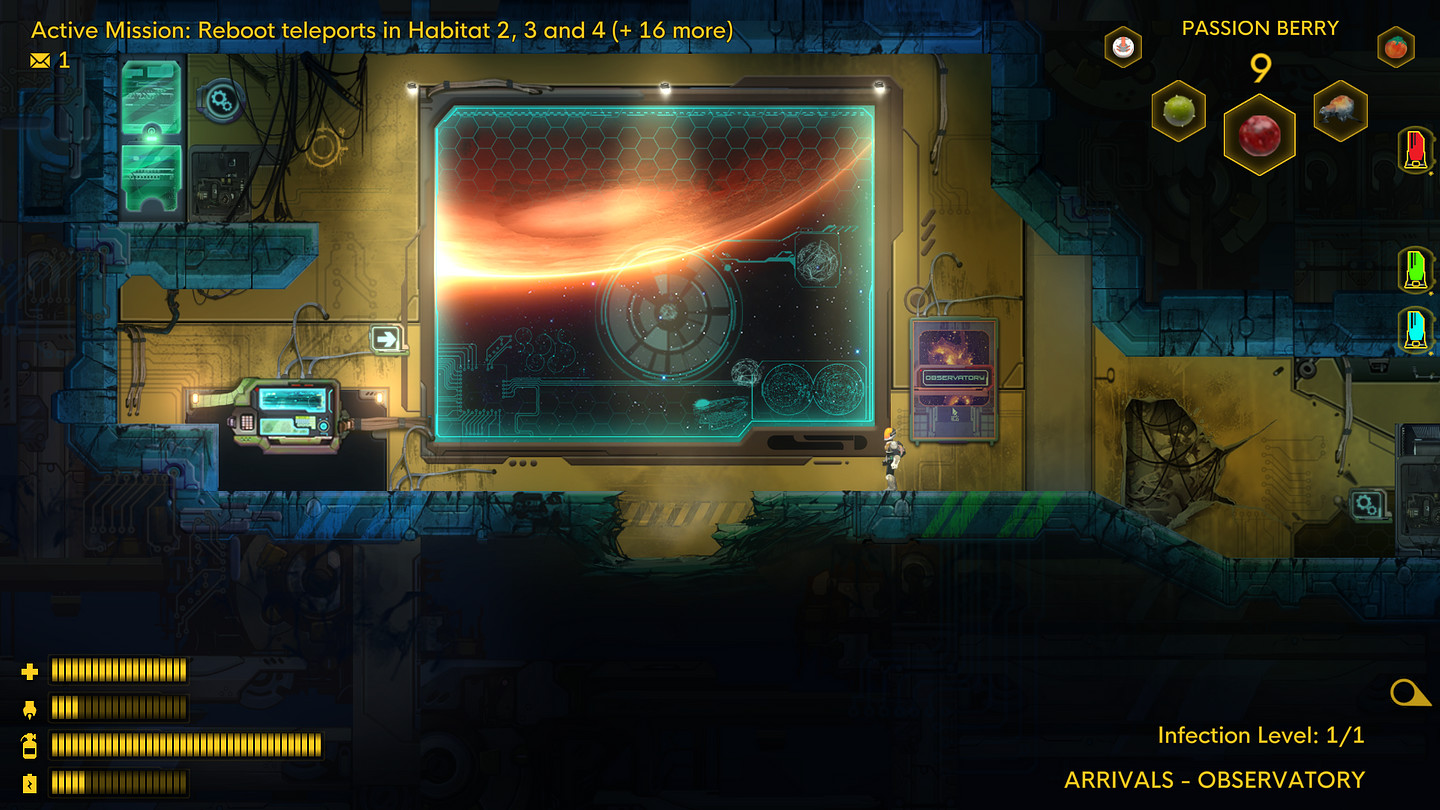The width and height of the screenshot is (1440, 810).
Task: Select the orange tomato-like fruit item
Action: click(1395, 46)
